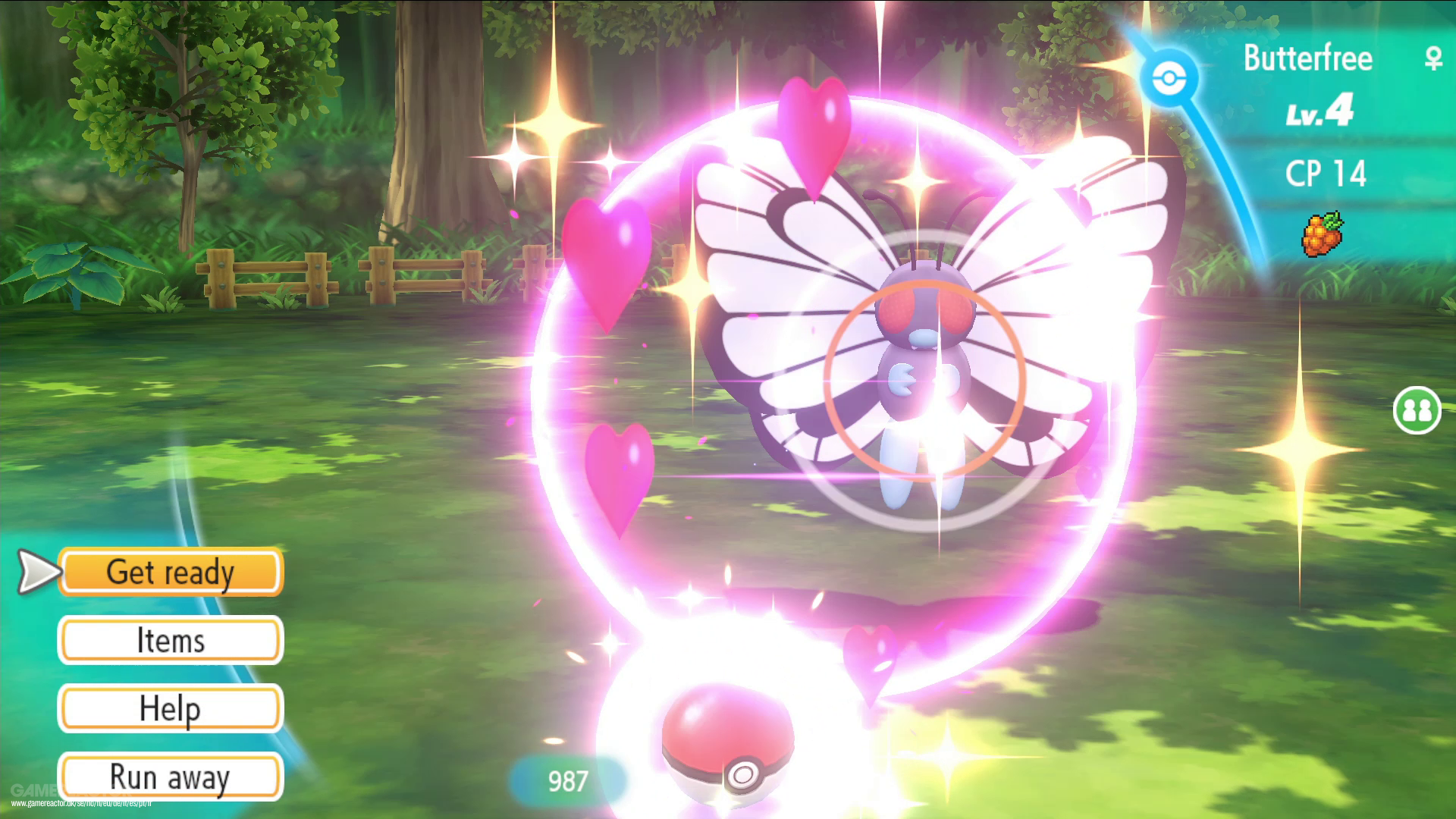1456x819 pixels.
Task: Click the CP 14 stat display
Action: click(x=1327, y=173)
